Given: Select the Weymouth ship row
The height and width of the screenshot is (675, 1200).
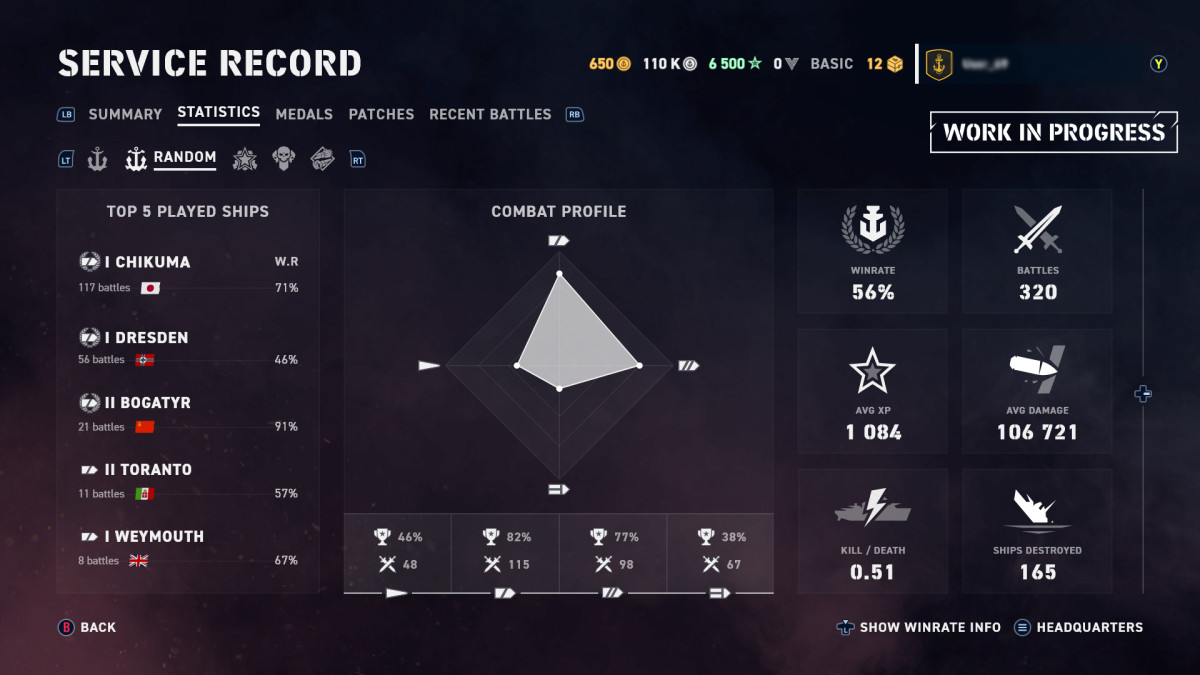Looking at the screenshot, I should [x=188, y=548].
